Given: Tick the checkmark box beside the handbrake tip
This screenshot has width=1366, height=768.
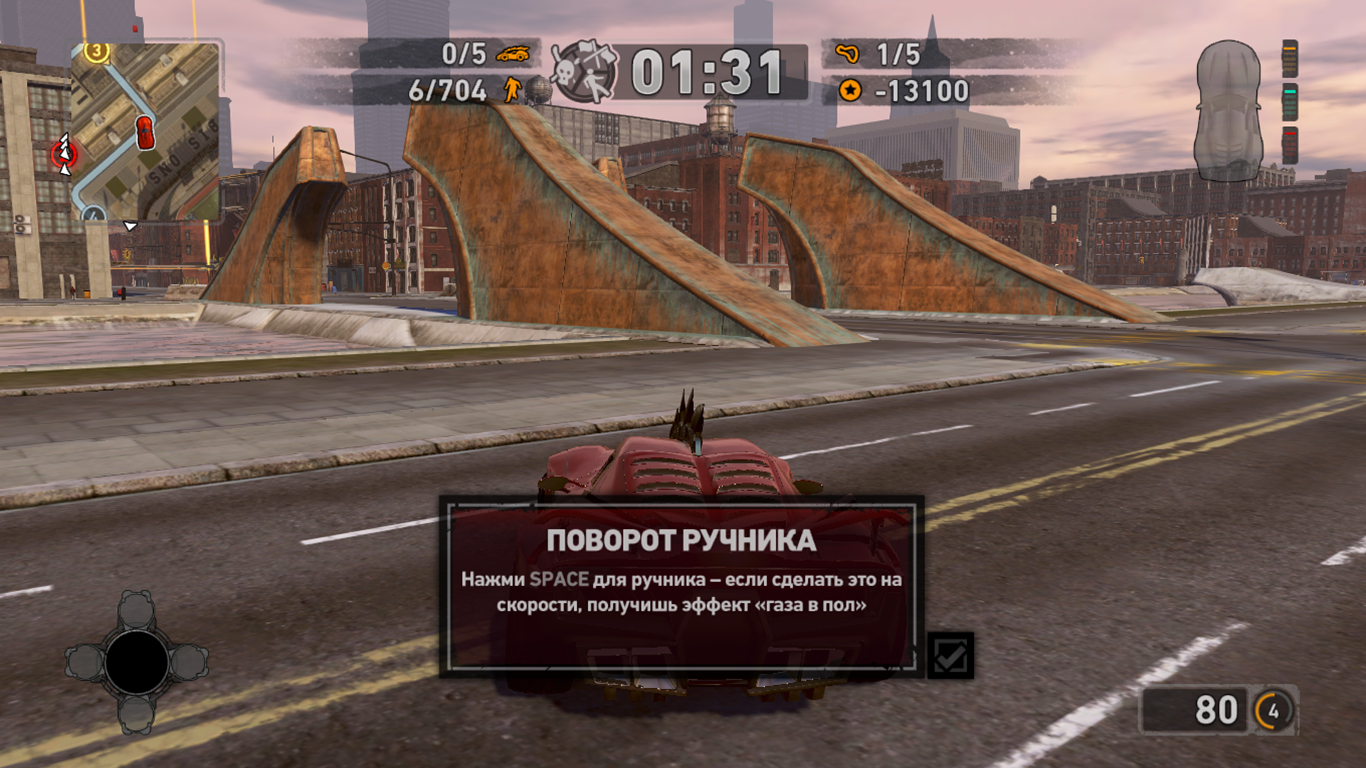Looking at the screenshot, I should click(949, 656).
